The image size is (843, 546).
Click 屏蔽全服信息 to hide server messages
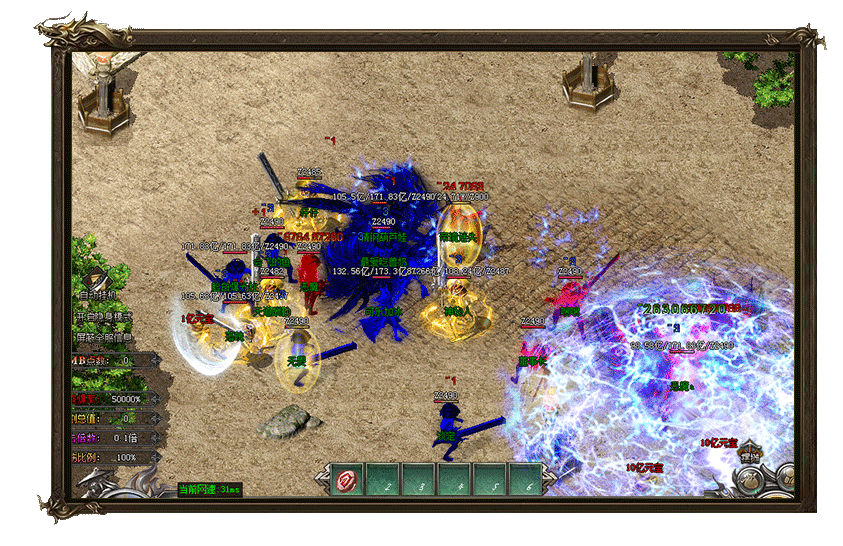coord(104,337)
